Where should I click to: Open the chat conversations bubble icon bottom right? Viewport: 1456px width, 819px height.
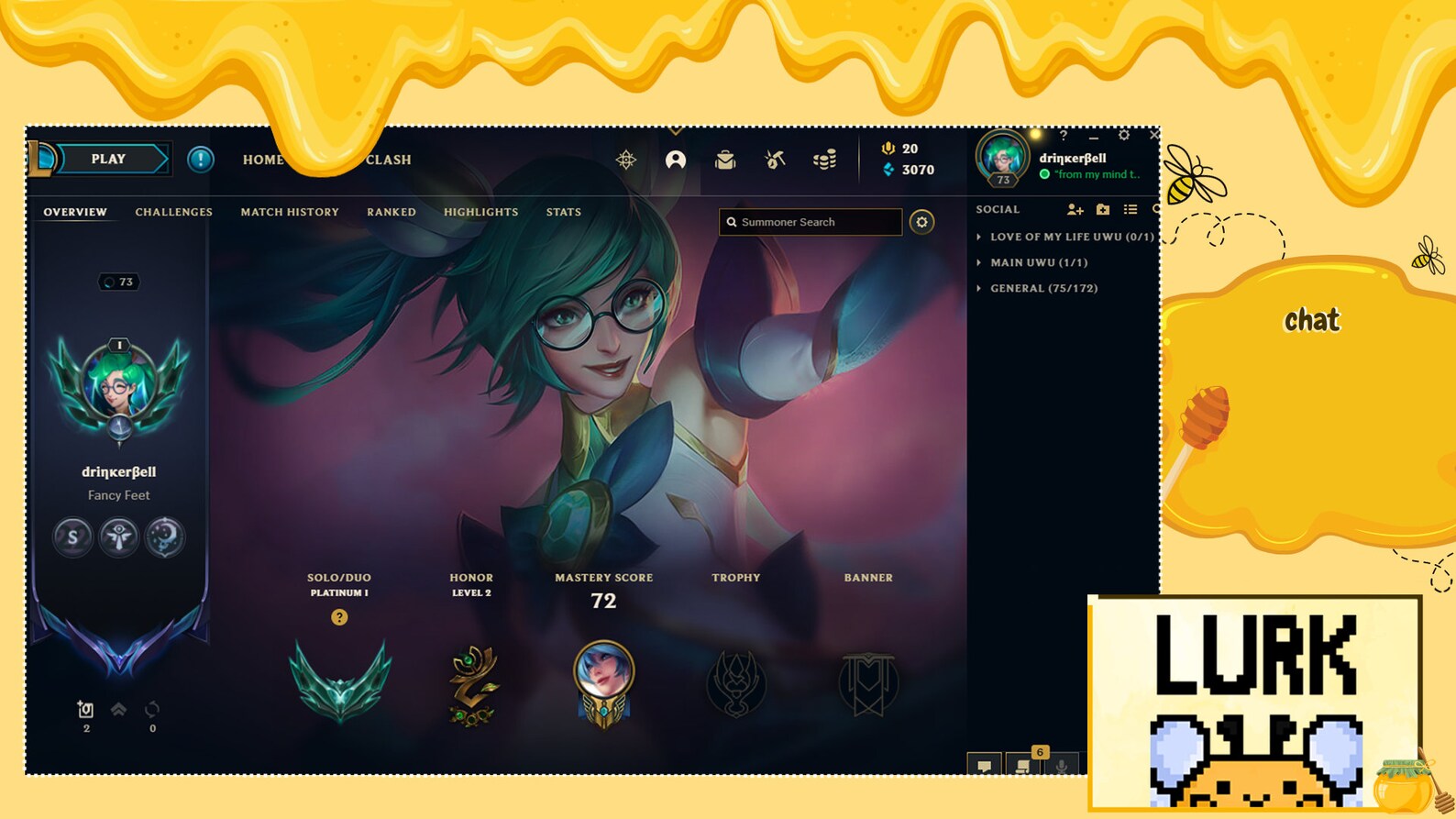985,765
